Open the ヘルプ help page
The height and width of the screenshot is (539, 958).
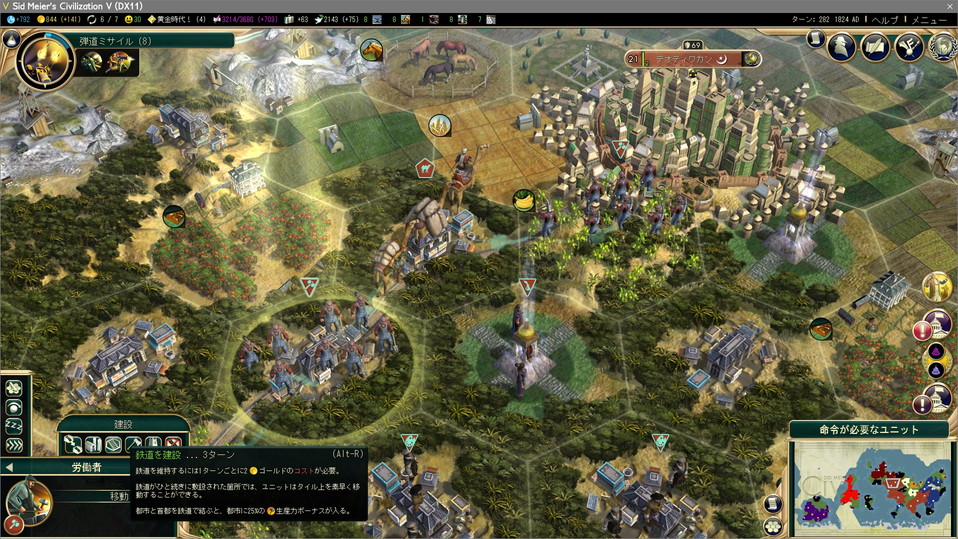pyautogui.click(x=885, y=19)
